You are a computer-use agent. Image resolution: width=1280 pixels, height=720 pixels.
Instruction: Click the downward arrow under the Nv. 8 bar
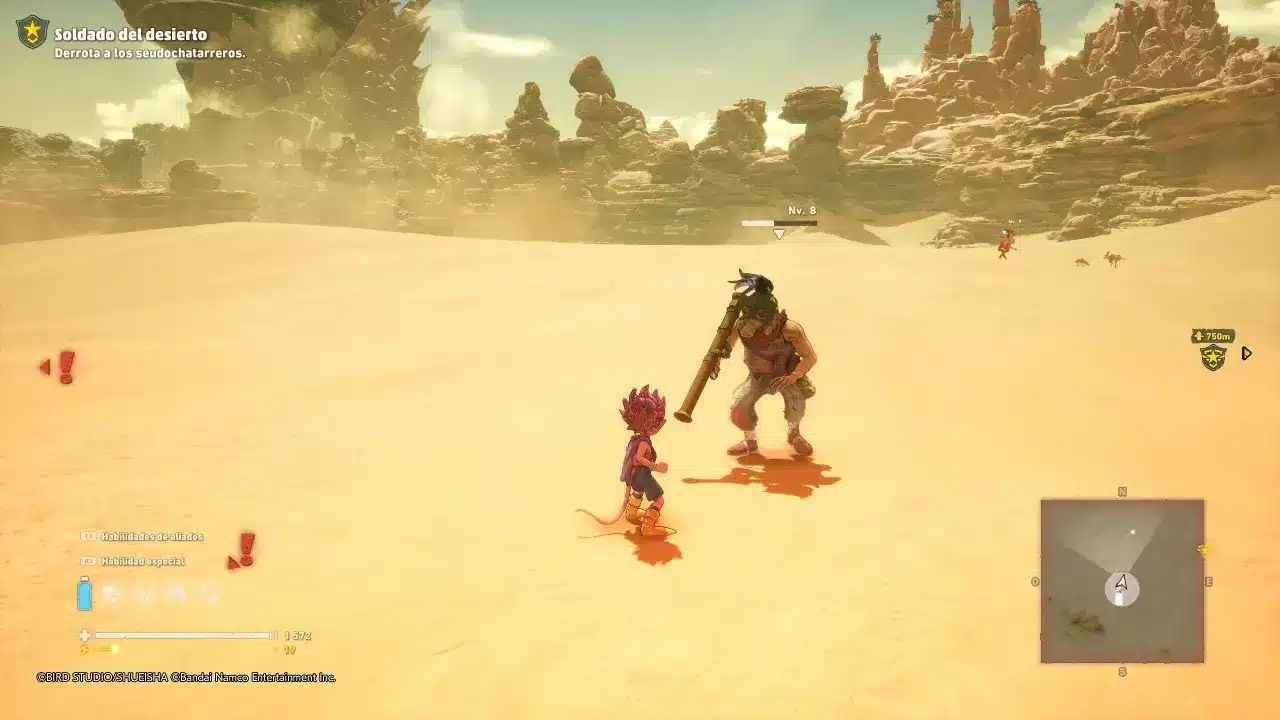coord(778,234)
